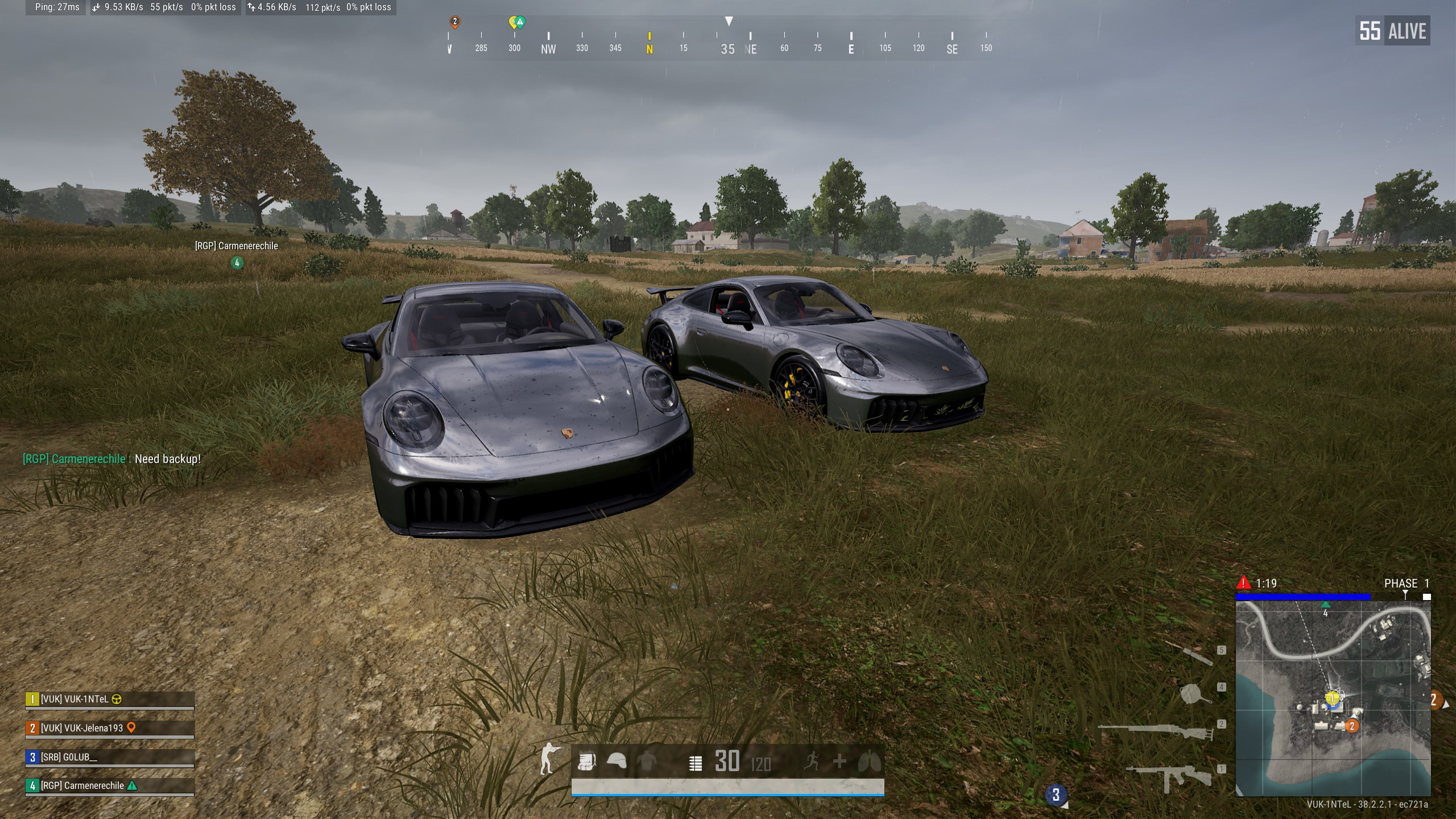Equip the frying pan in slot 4
The width and height of the screenshot is (1456, 819).
click(1194, 694)
